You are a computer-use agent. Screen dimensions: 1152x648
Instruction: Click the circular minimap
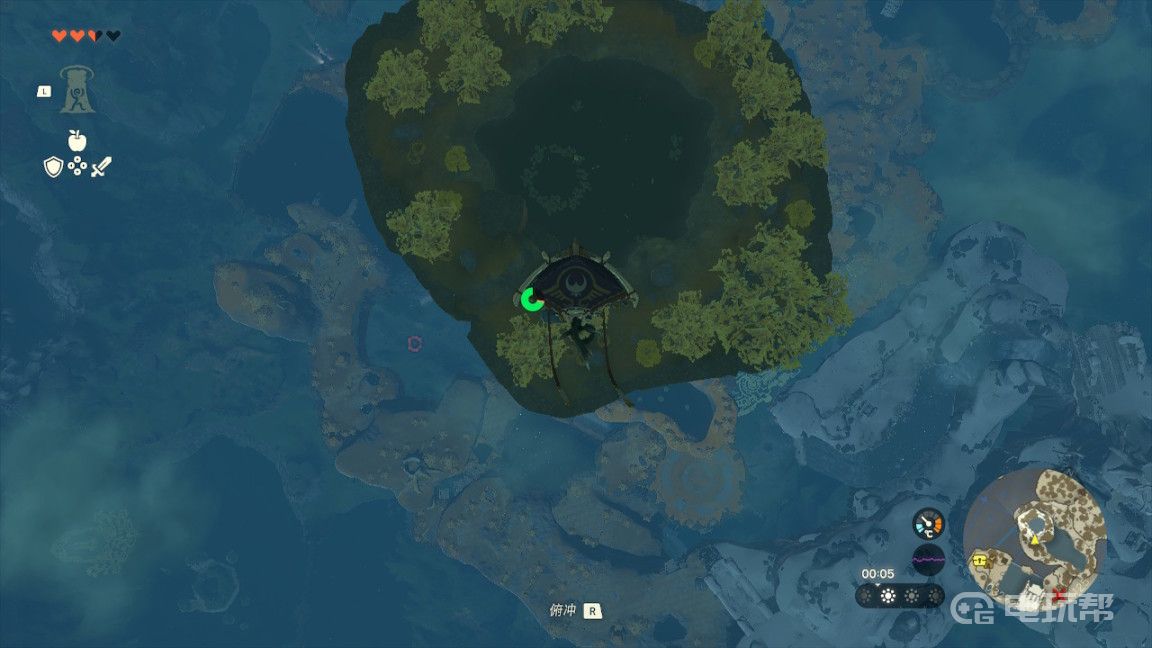point(1034,534)
